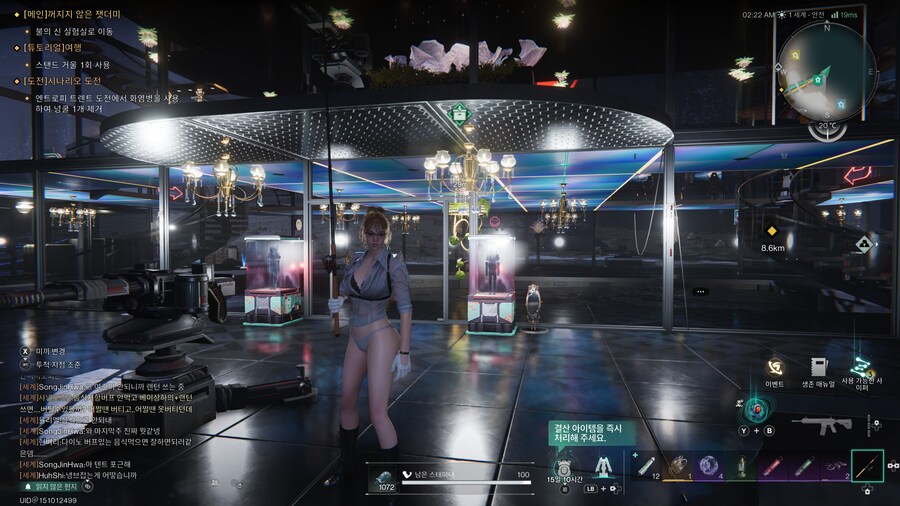Open the settlement badge with 15일 10시간 timer
The width and height of the screenshot is (900, 506).
563,468
